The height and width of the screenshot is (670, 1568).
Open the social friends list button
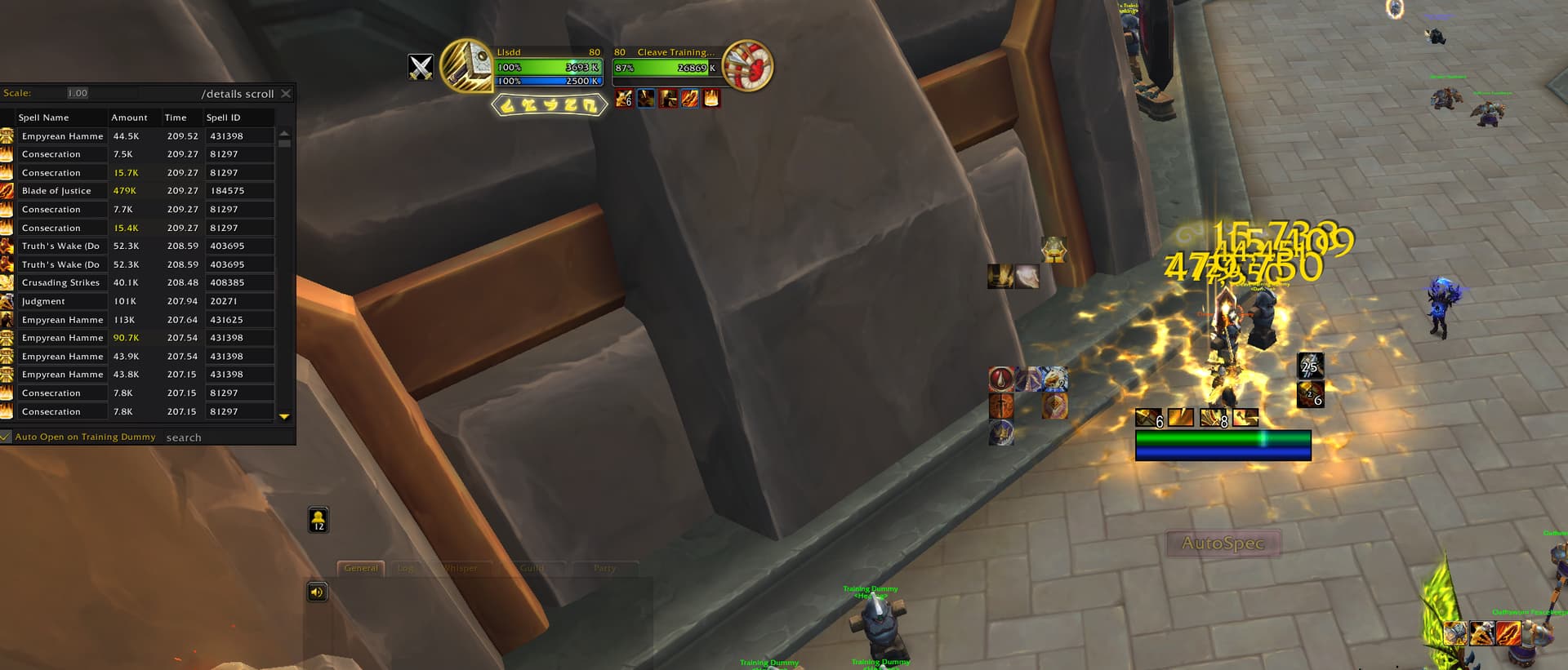(x=318, y=520)
